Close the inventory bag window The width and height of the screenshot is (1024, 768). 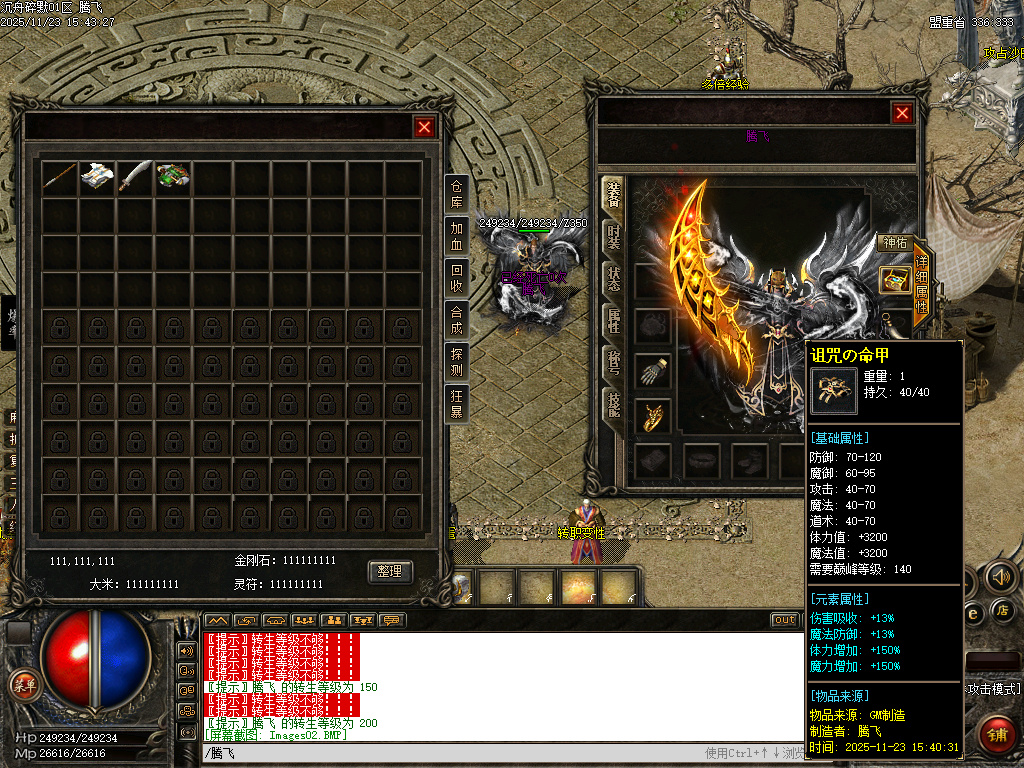click(424, 127)
